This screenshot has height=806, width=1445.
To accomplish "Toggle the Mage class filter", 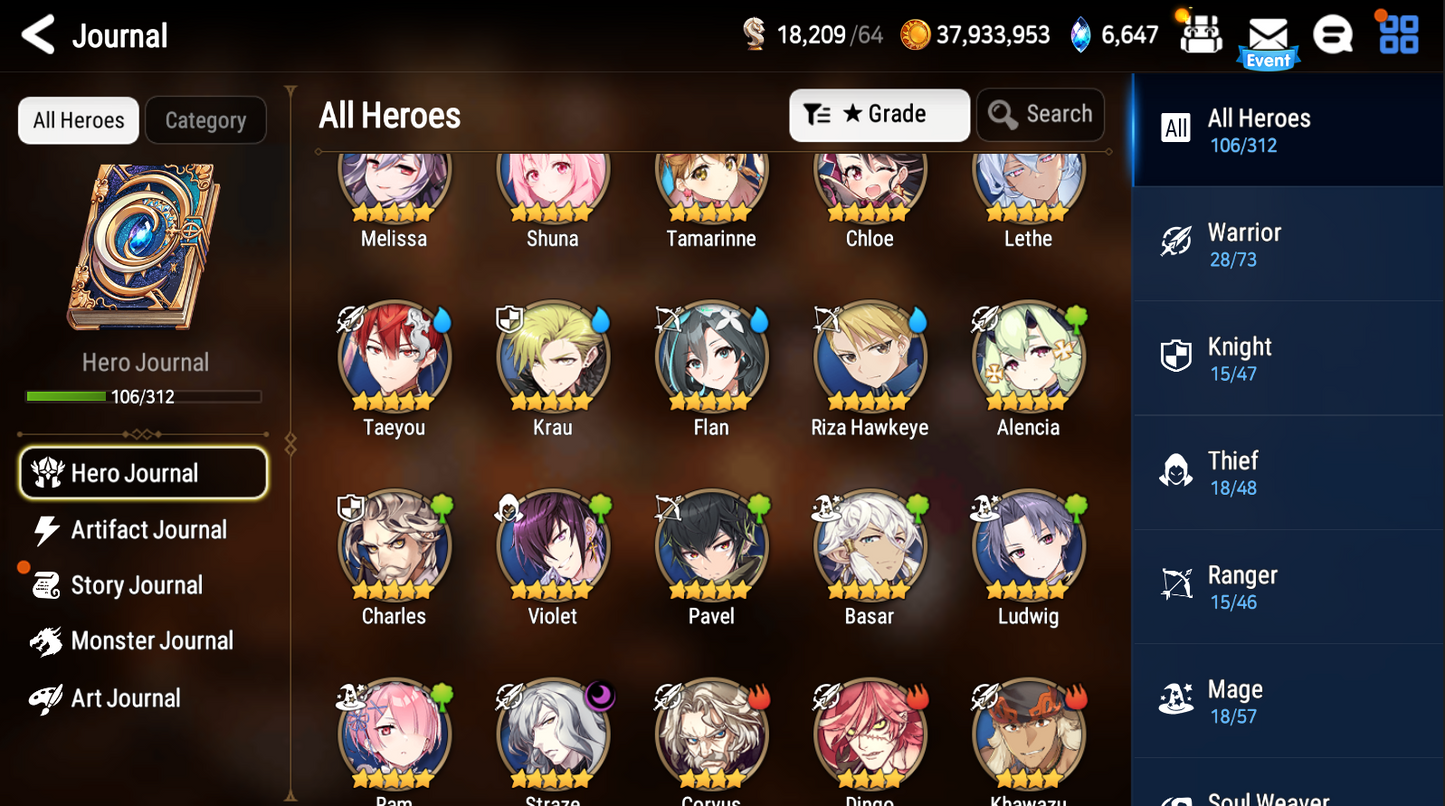I will pyautogui.click(x=1286, y=700).
